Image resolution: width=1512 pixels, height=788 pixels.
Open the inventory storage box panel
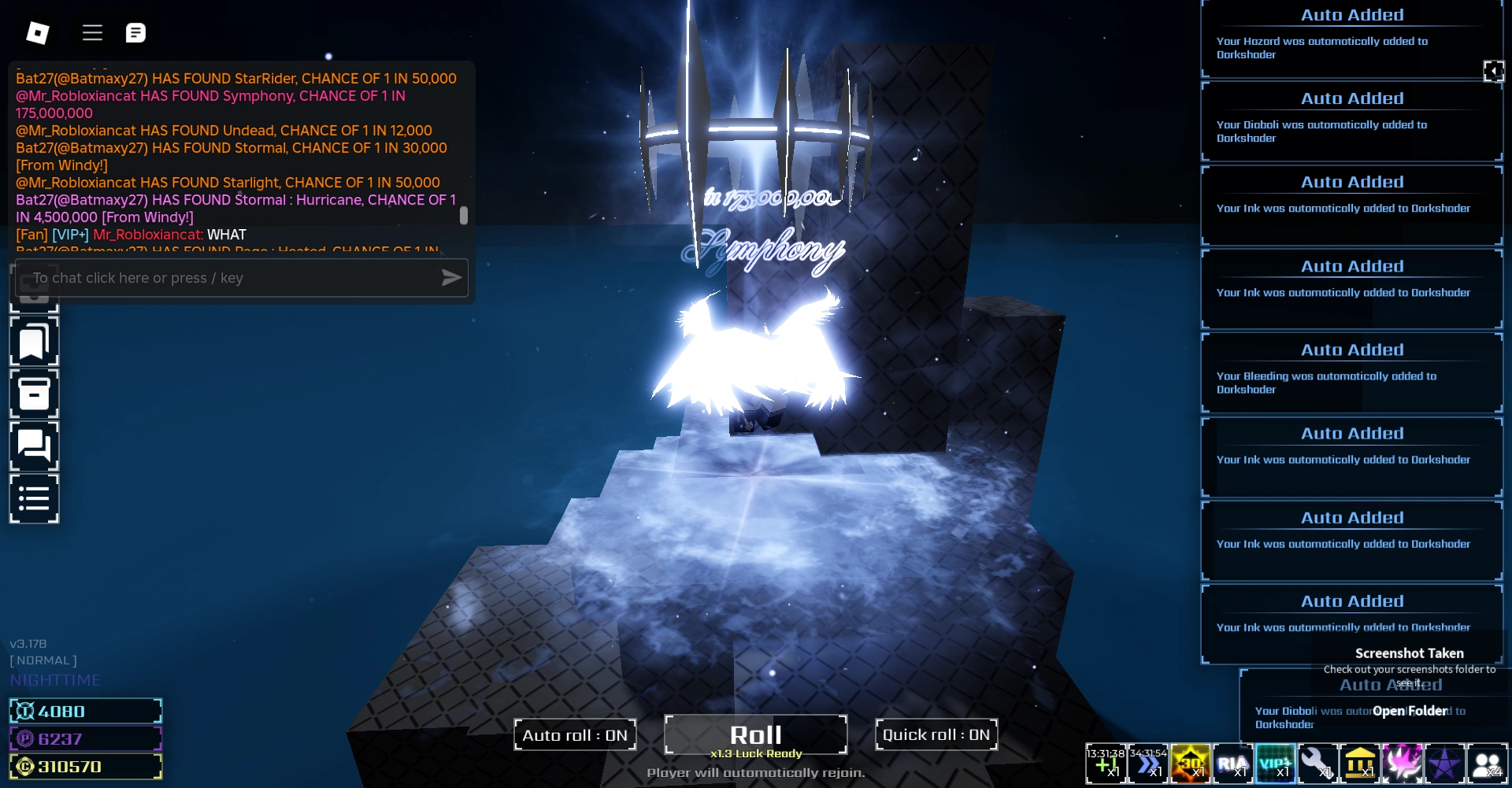[34, 394]
